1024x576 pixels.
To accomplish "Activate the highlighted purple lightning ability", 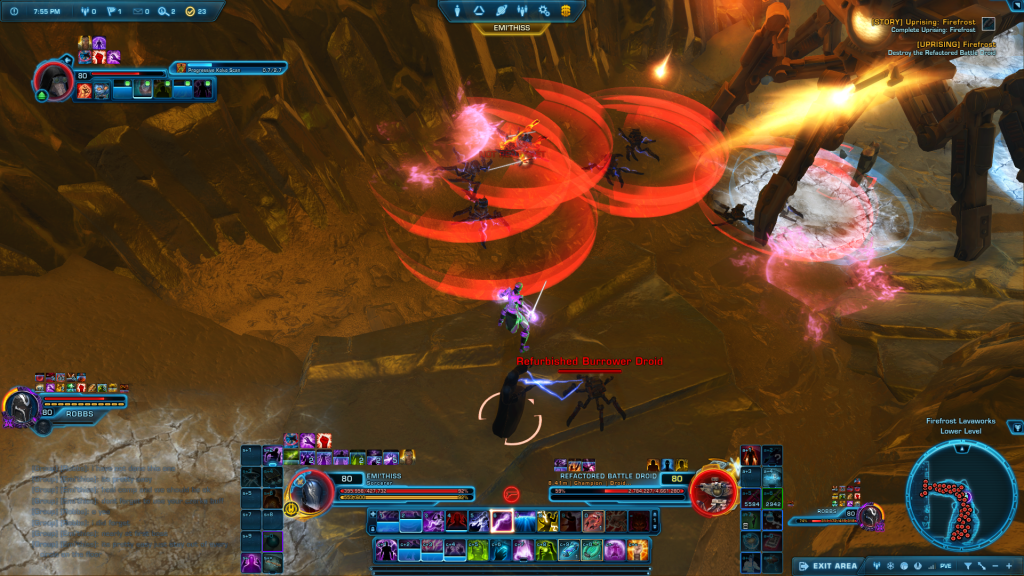I will click(502, 521).
